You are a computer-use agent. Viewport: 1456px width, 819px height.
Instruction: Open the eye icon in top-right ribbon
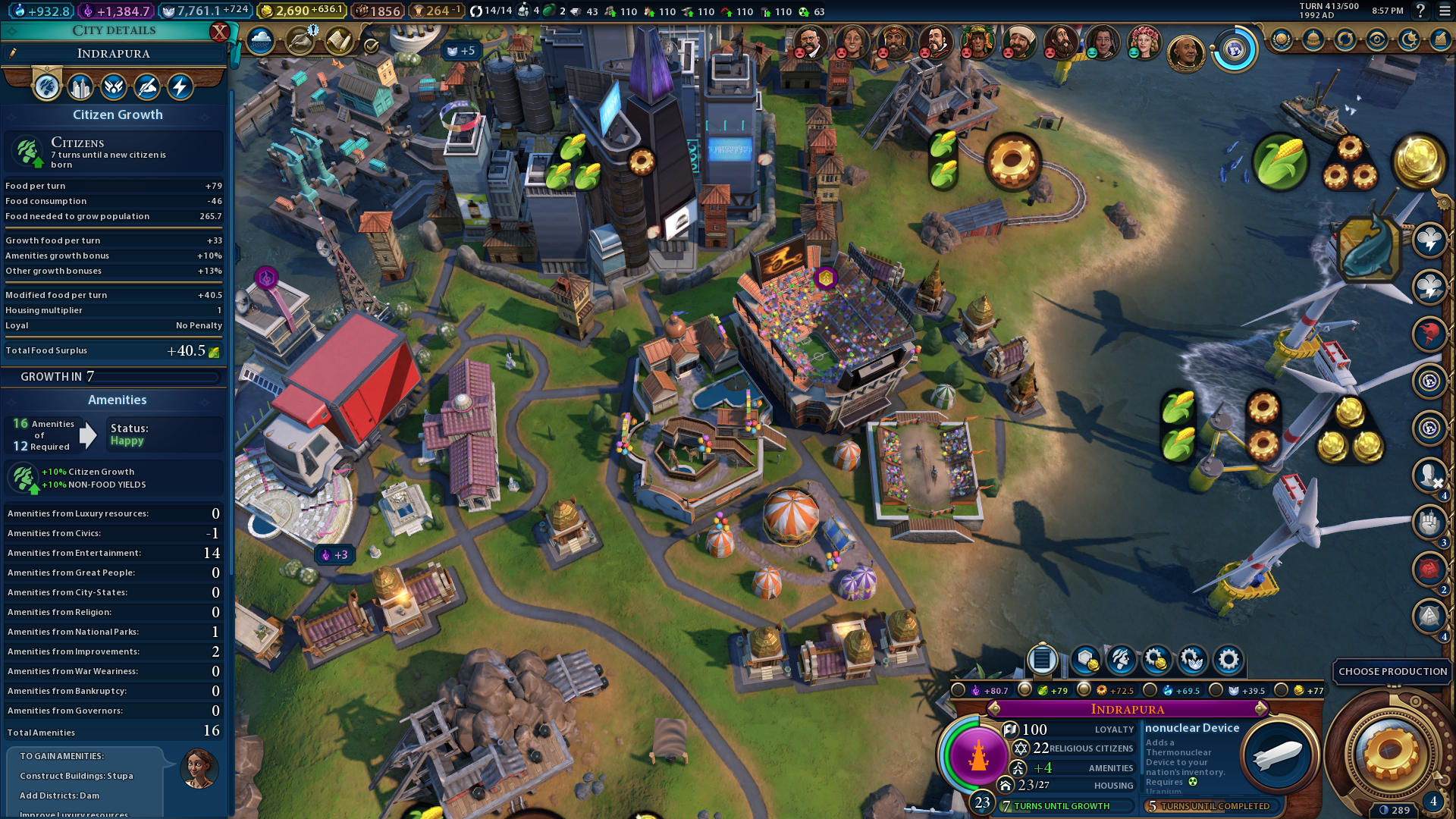(1377, 40)
